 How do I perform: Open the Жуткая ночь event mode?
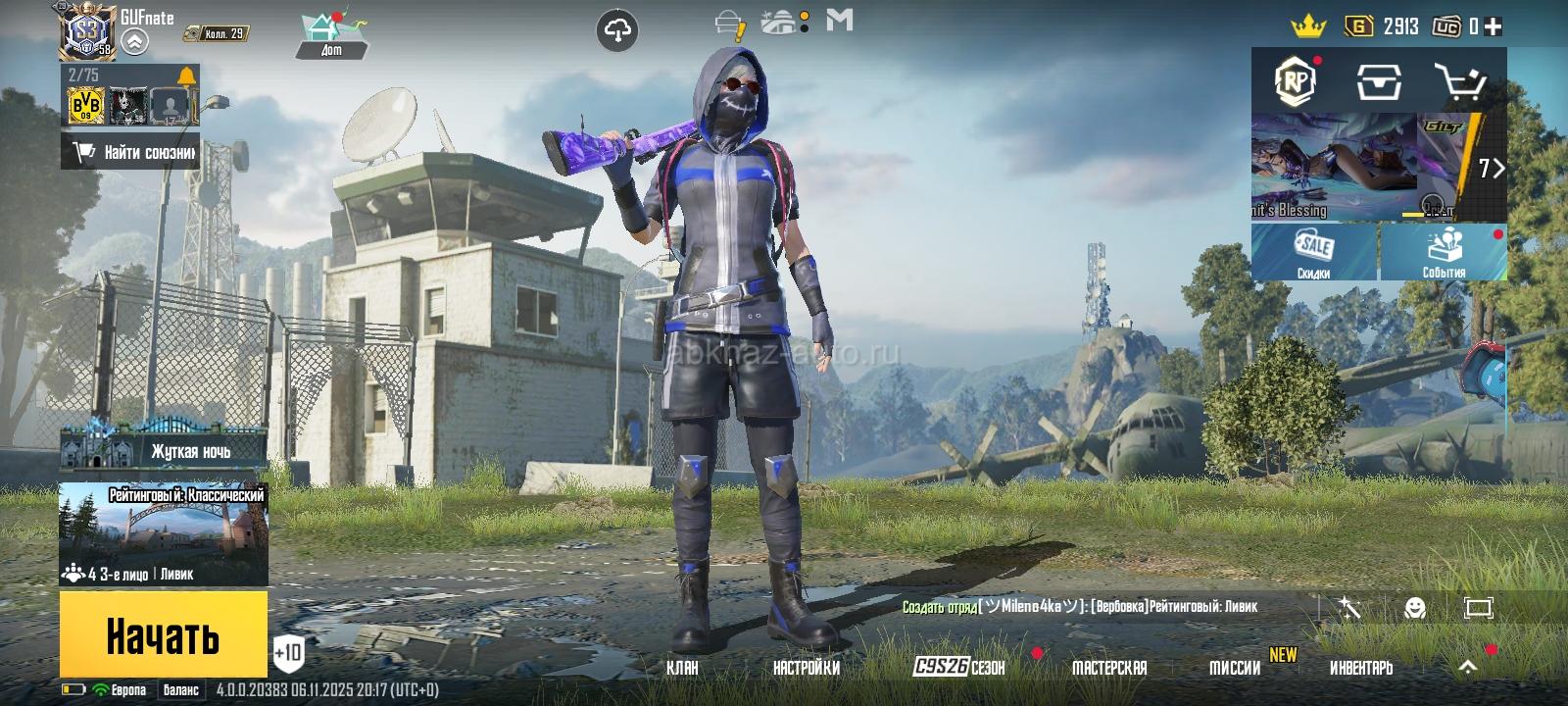(x=164, y=449)
